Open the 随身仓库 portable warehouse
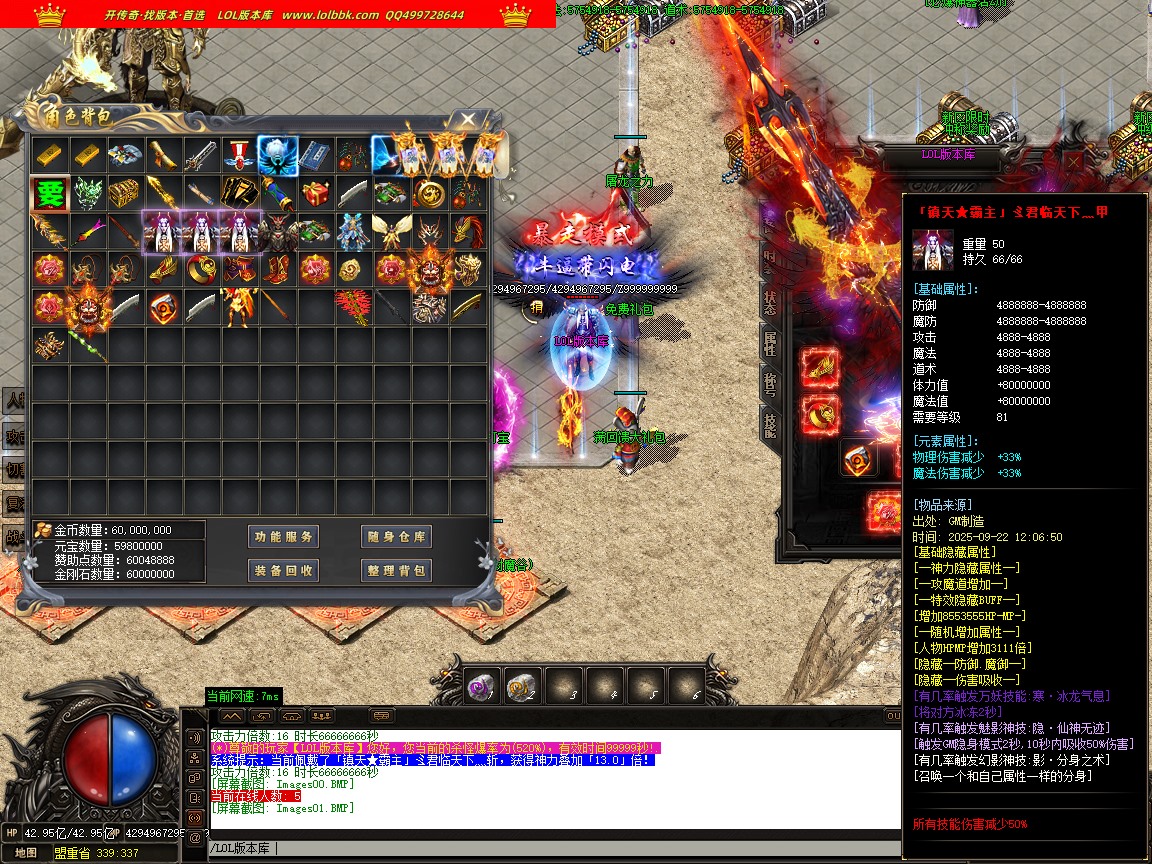This screenshot has width=1152, height=864. pyautogui.click(x=396, y=537)
